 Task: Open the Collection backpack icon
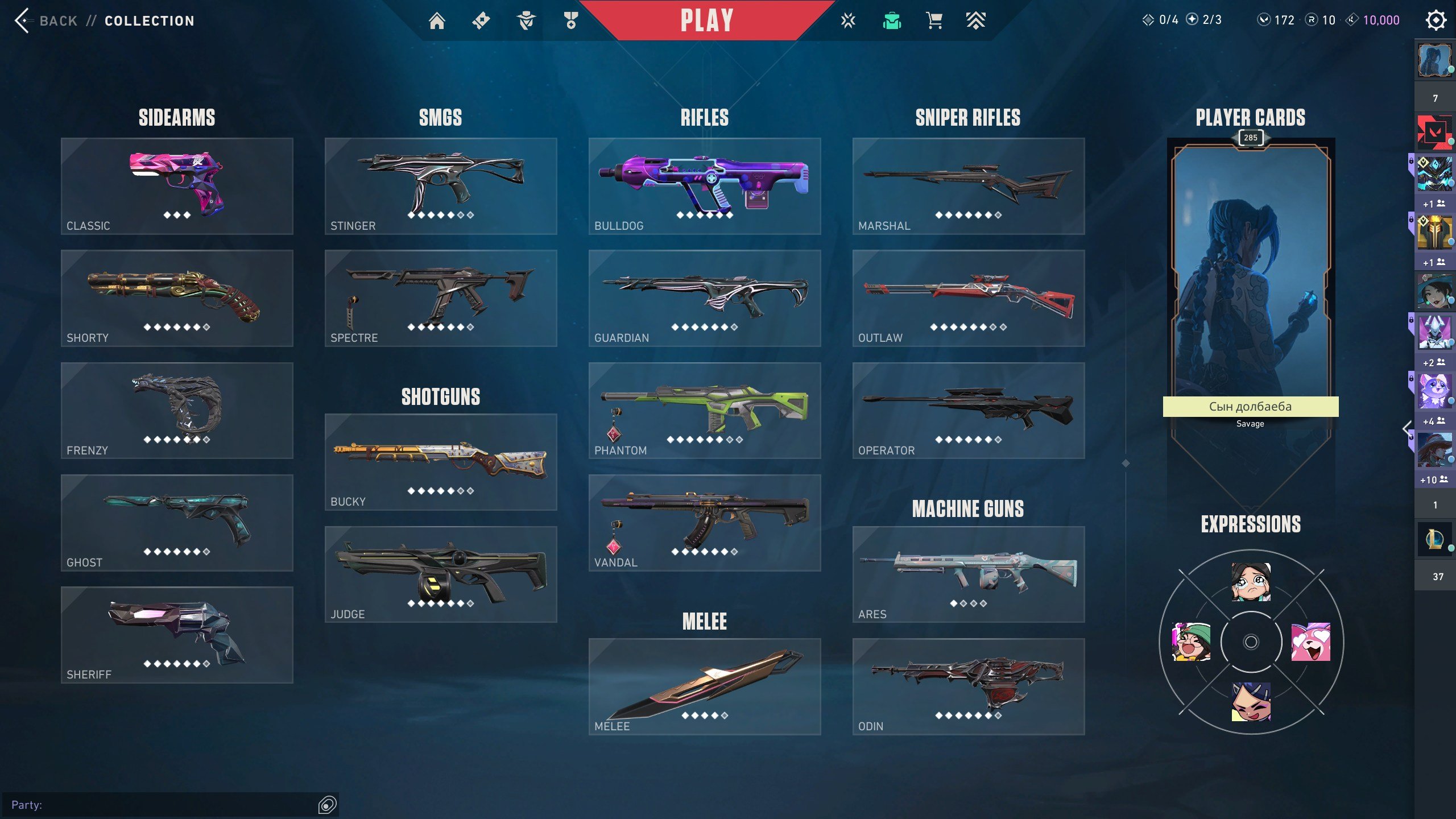pyautogui.click(x=893, y=20)
